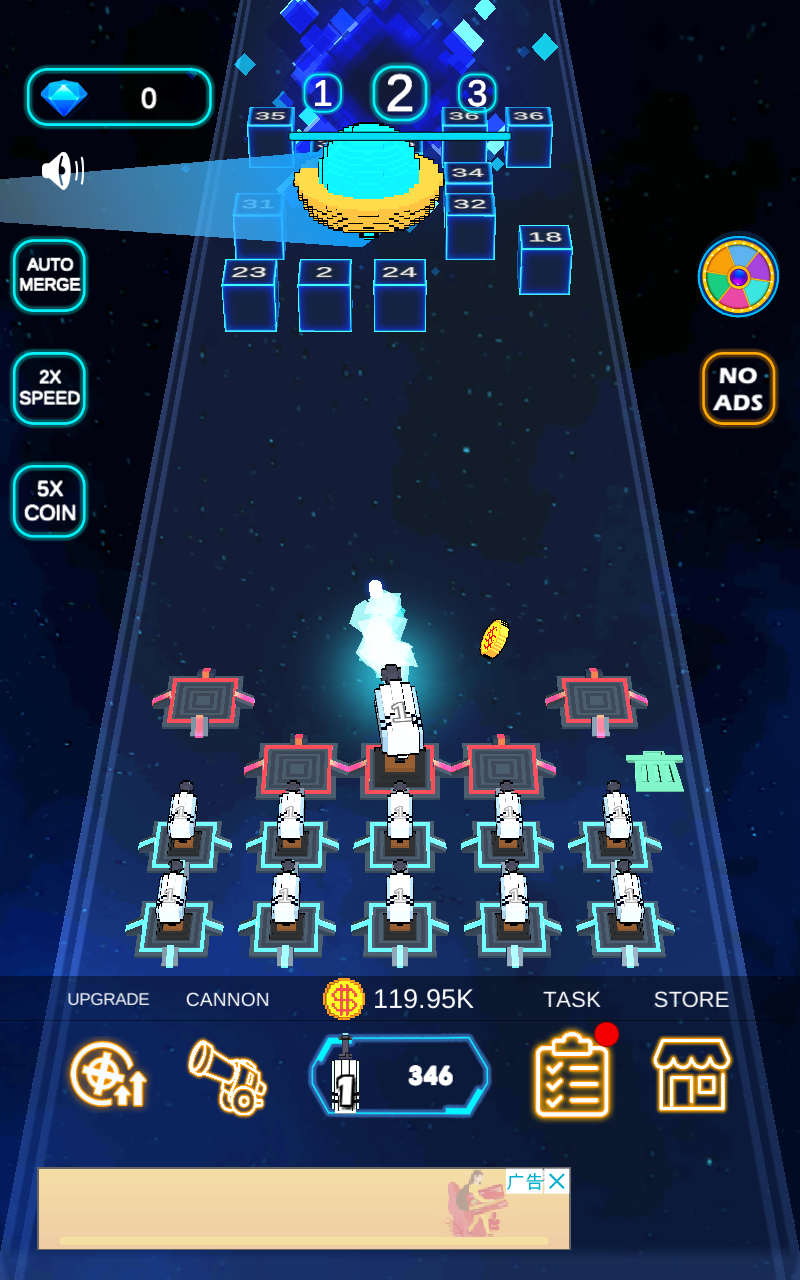The image size is (800, 1280).
Task: Tap the blue diamond gem counter
Action: click(x=119, y=97)
